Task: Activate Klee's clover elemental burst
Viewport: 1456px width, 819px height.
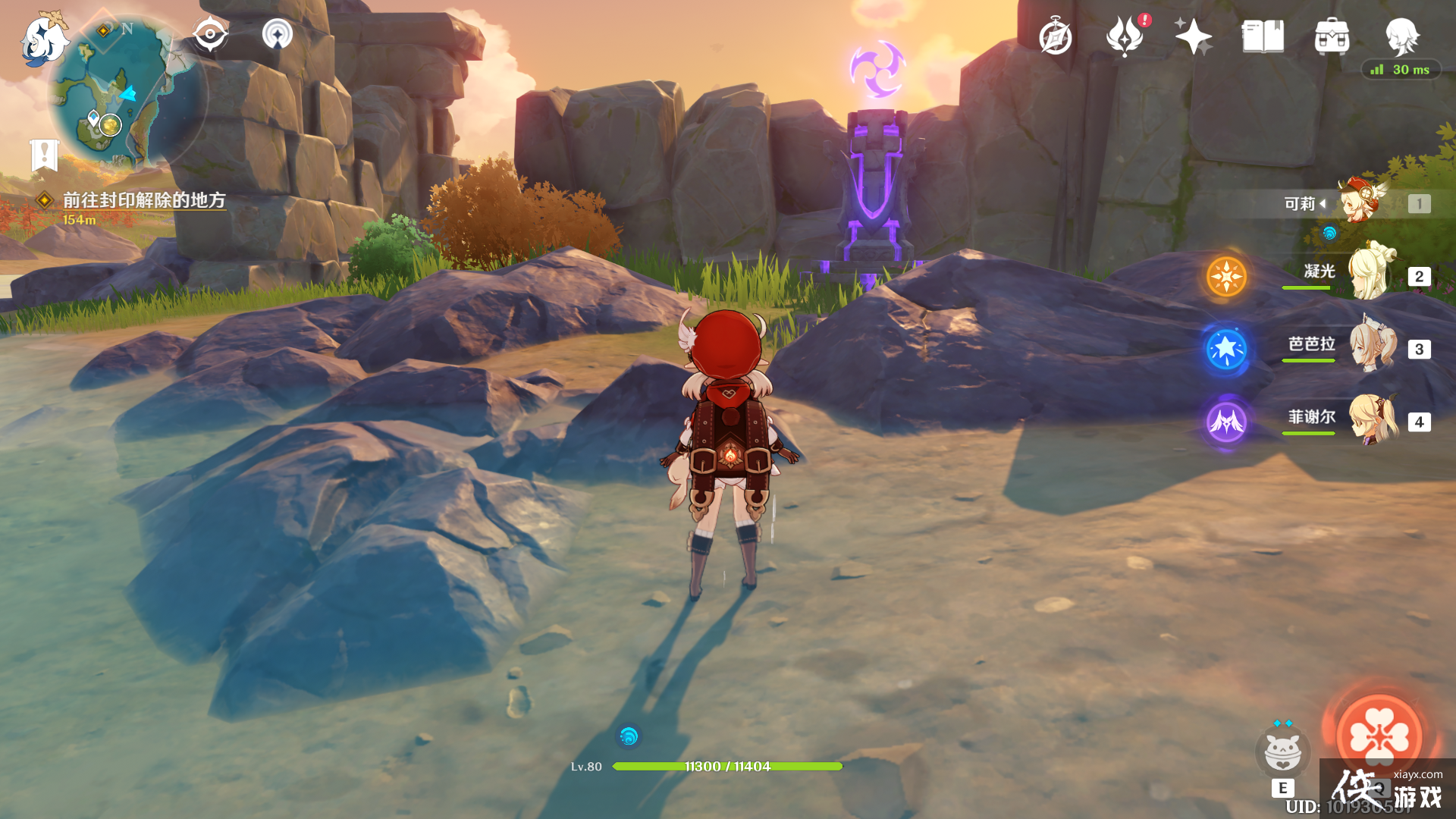Action: point(1379,735)
